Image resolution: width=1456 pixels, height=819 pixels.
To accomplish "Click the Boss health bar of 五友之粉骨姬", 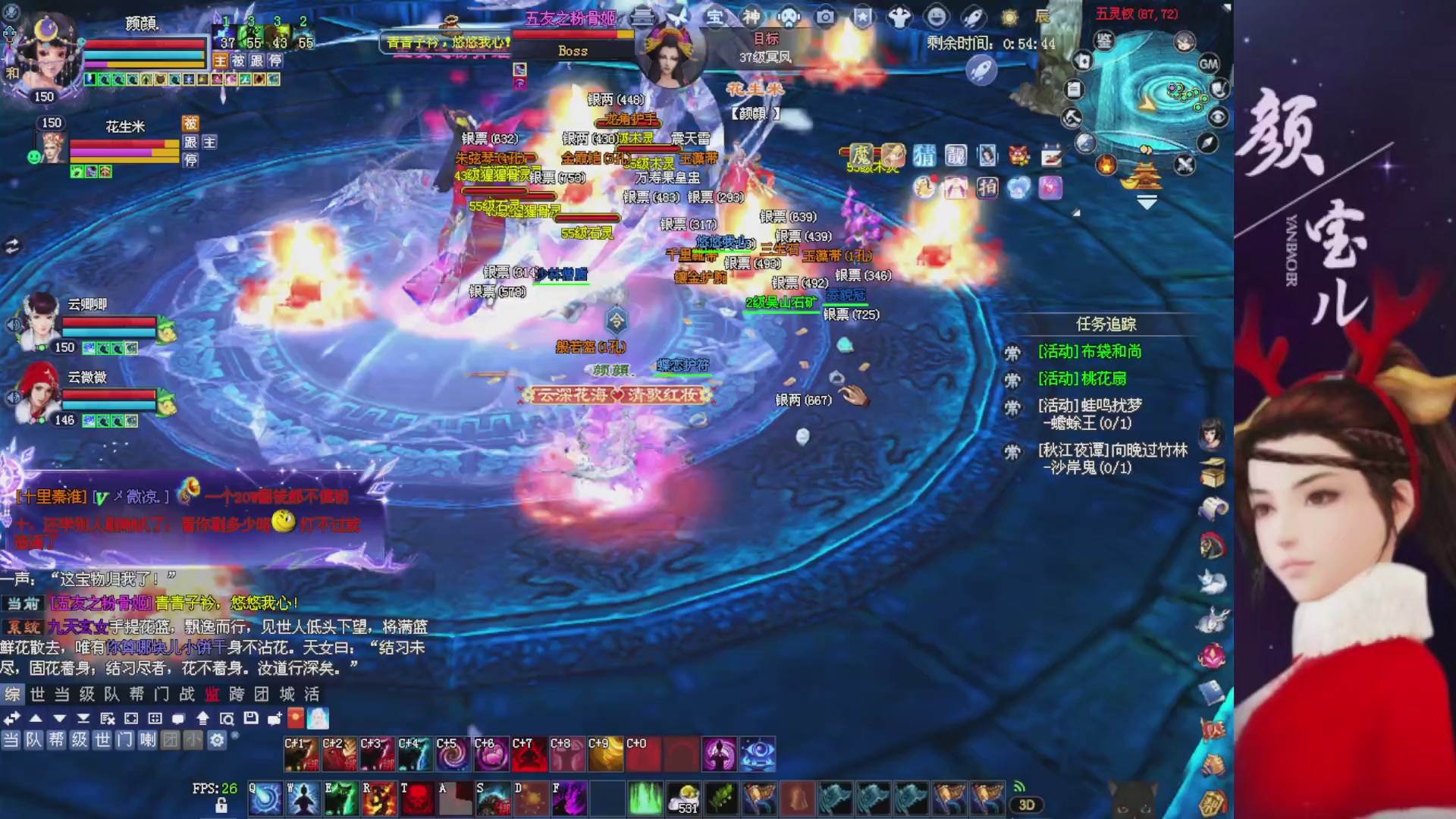I will click(573, 34).
